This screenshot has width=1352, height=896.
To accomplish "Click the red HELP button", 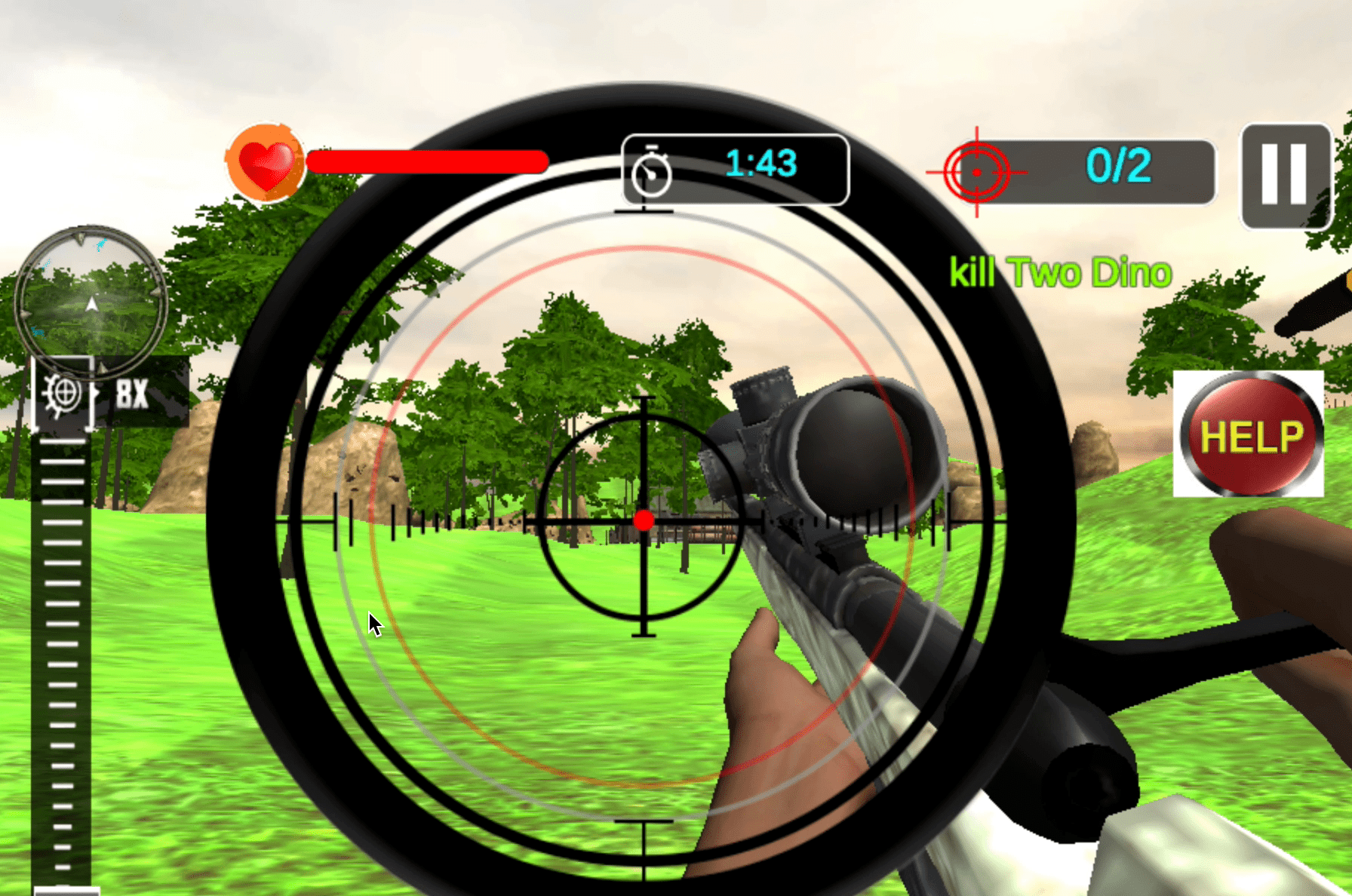I will point(1249,434).
